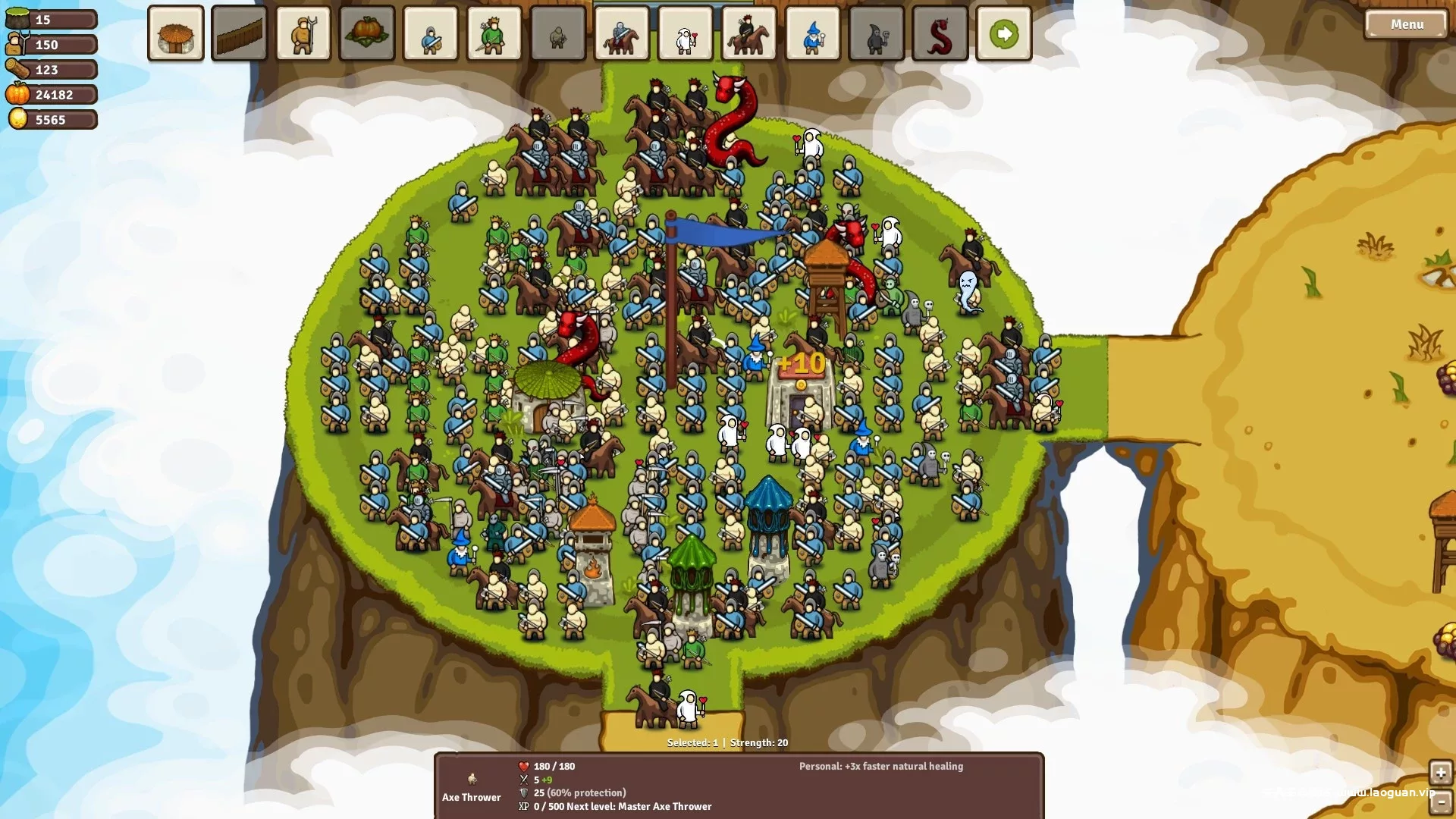Recruit the blue wizard unit
Screen dimensions: 1456x819
[813, 34]
